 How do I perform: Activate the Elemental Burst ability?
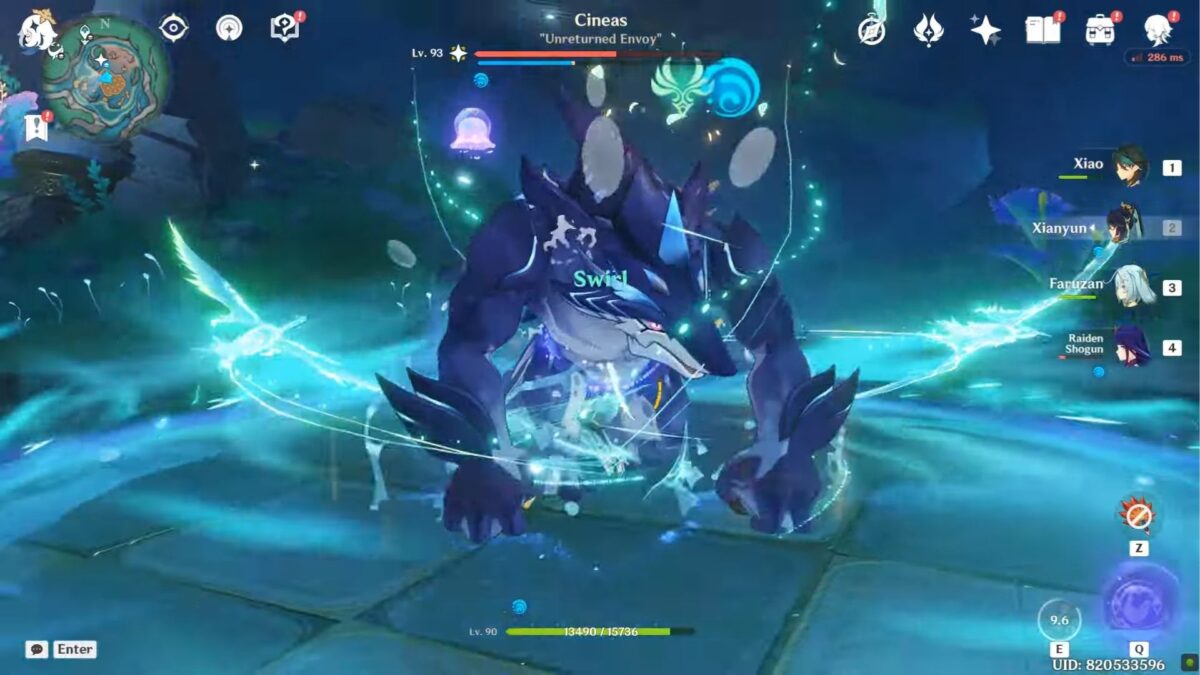(x=1139, y=603)
